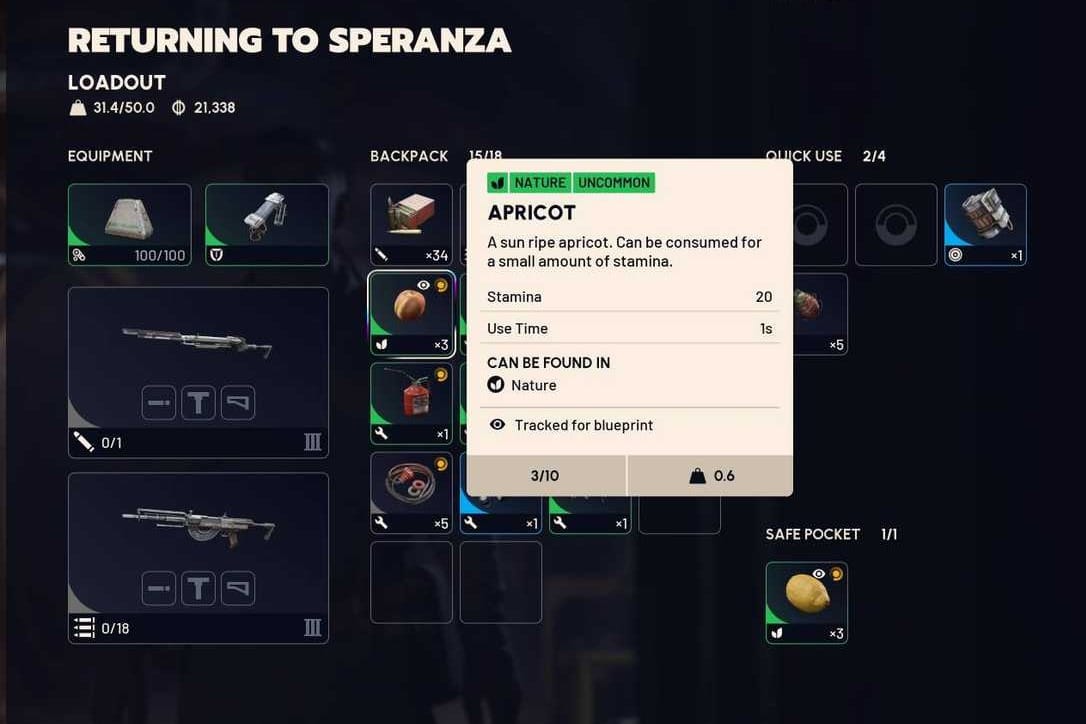Select the ammo box with 34 rounds
Viewport: 1086px width, 724px height.
coord(411,224)
